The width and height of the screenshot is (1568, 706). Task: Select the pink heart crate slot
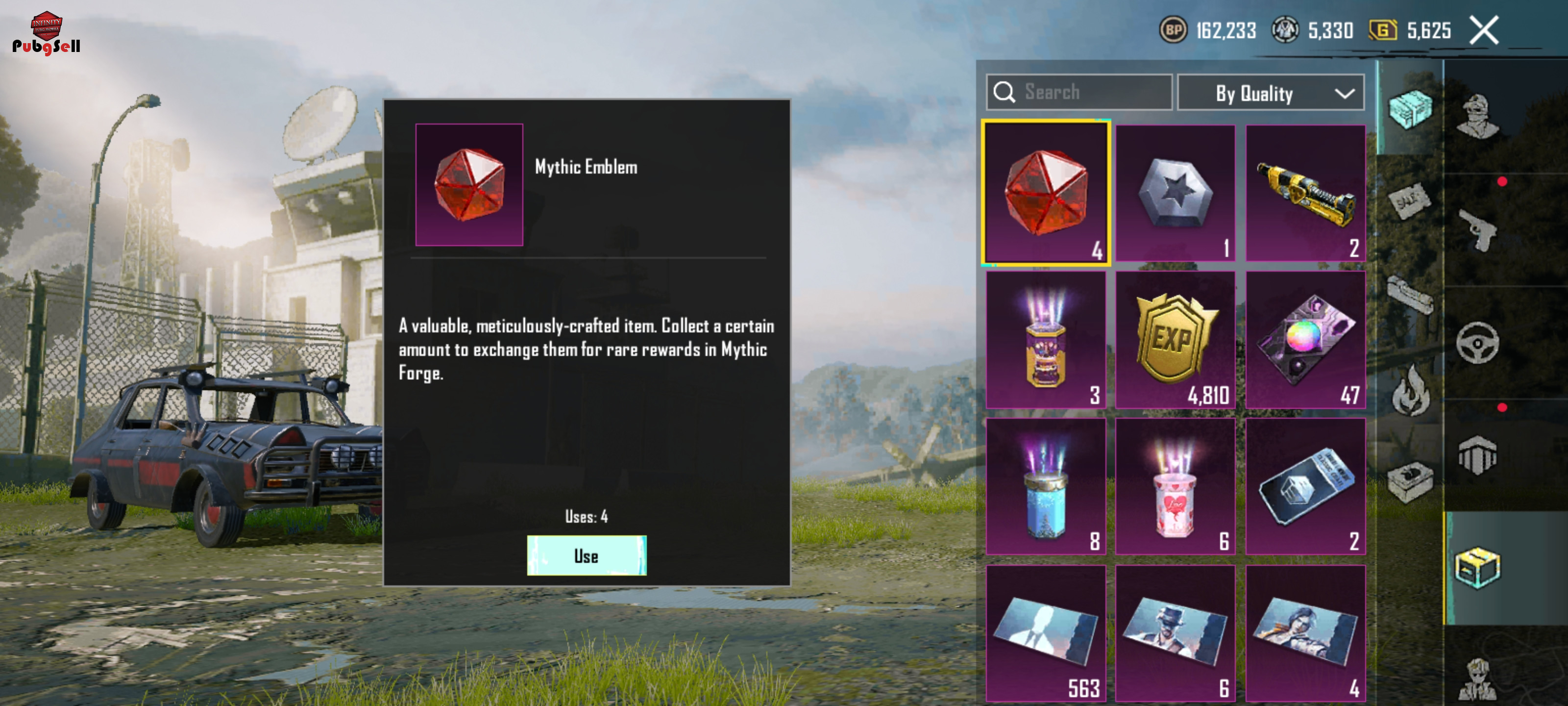tap(1175, 486)
